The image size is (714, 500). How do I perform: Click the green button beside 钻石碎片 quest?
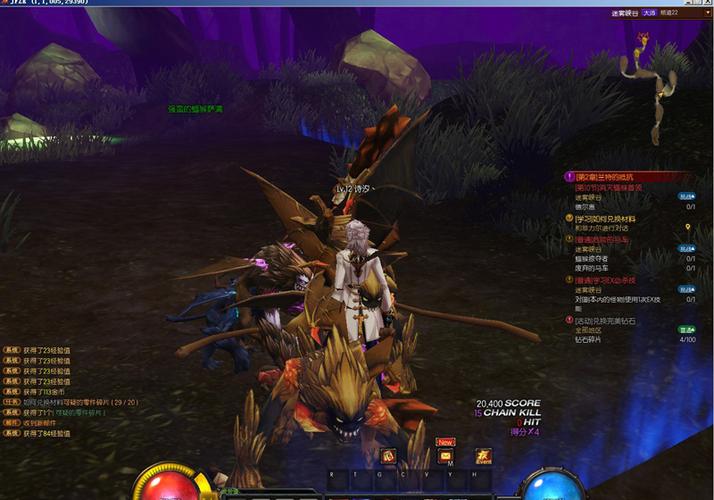687,329
